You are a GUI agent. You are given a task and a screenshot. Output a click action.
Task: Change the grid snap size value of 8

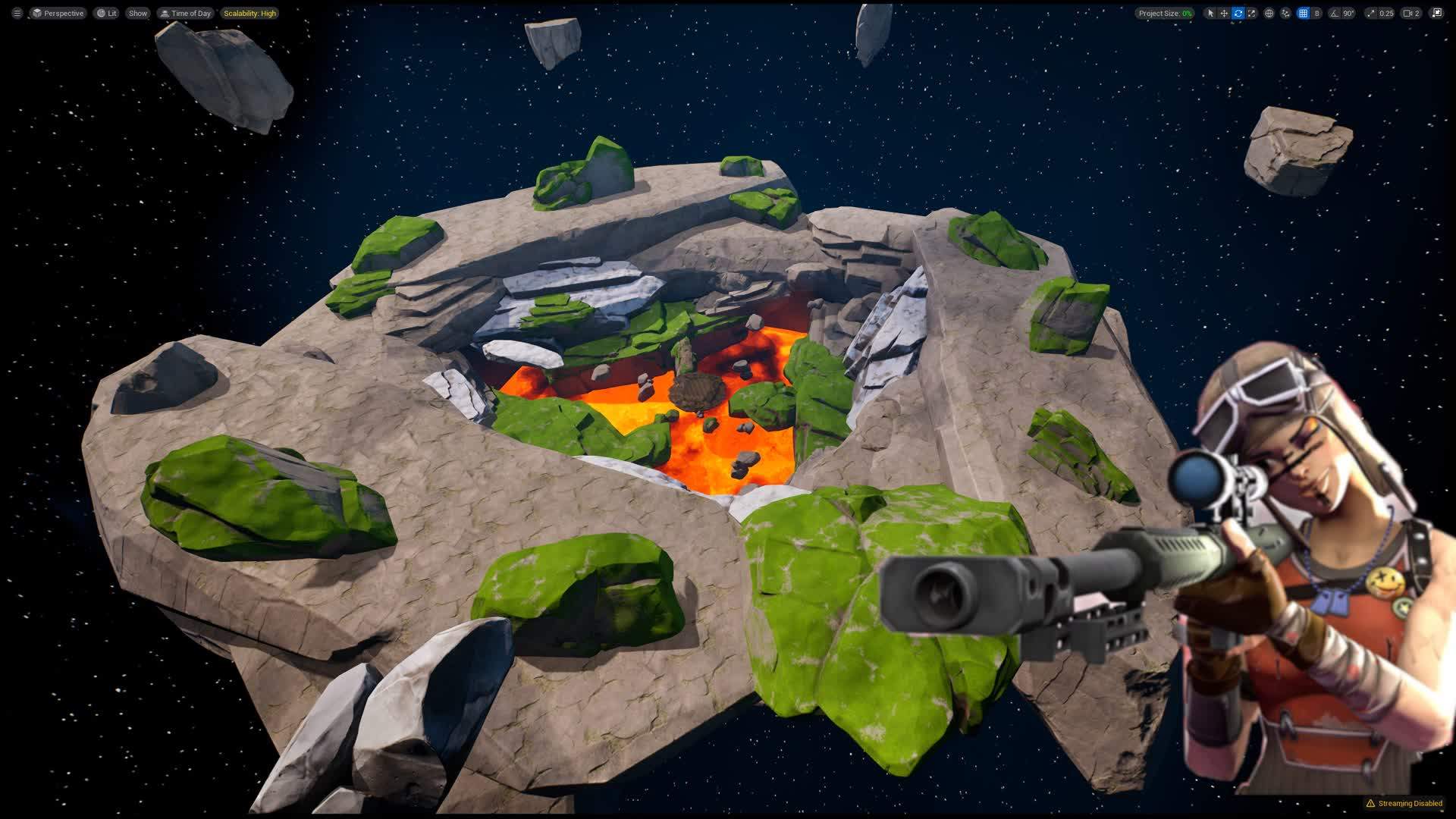coord(1317,13)
